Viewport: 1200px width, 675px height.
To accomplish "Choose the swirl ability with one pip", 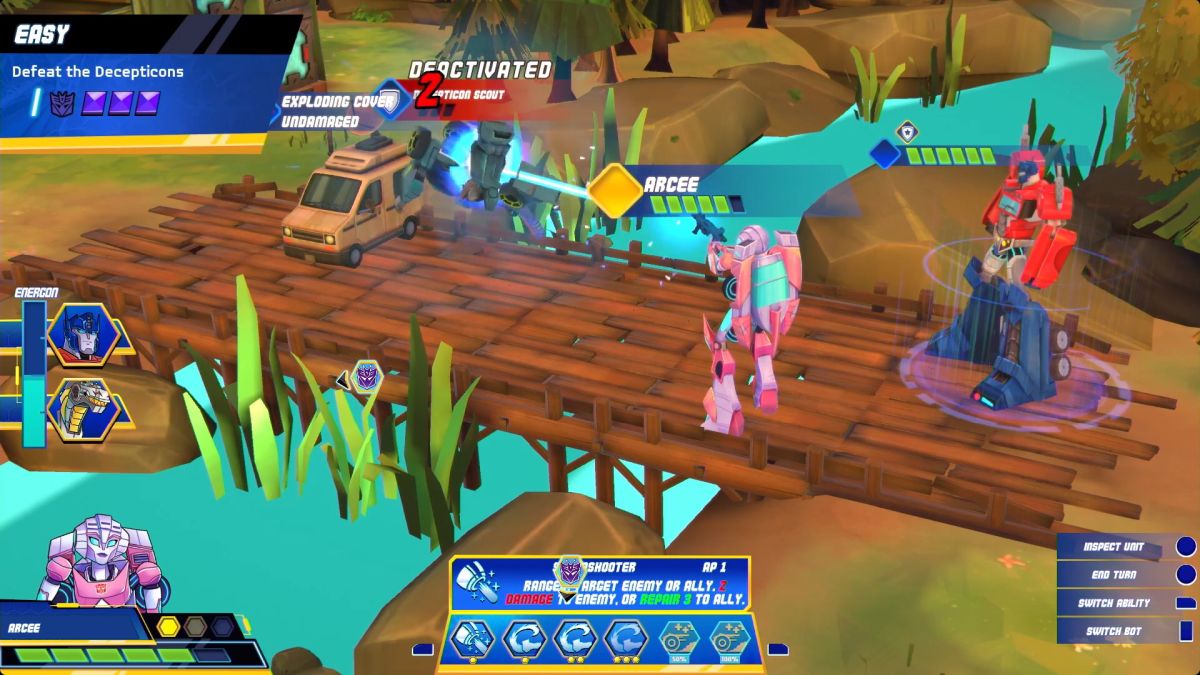I will pyautogui.click(x=524, y=639).
